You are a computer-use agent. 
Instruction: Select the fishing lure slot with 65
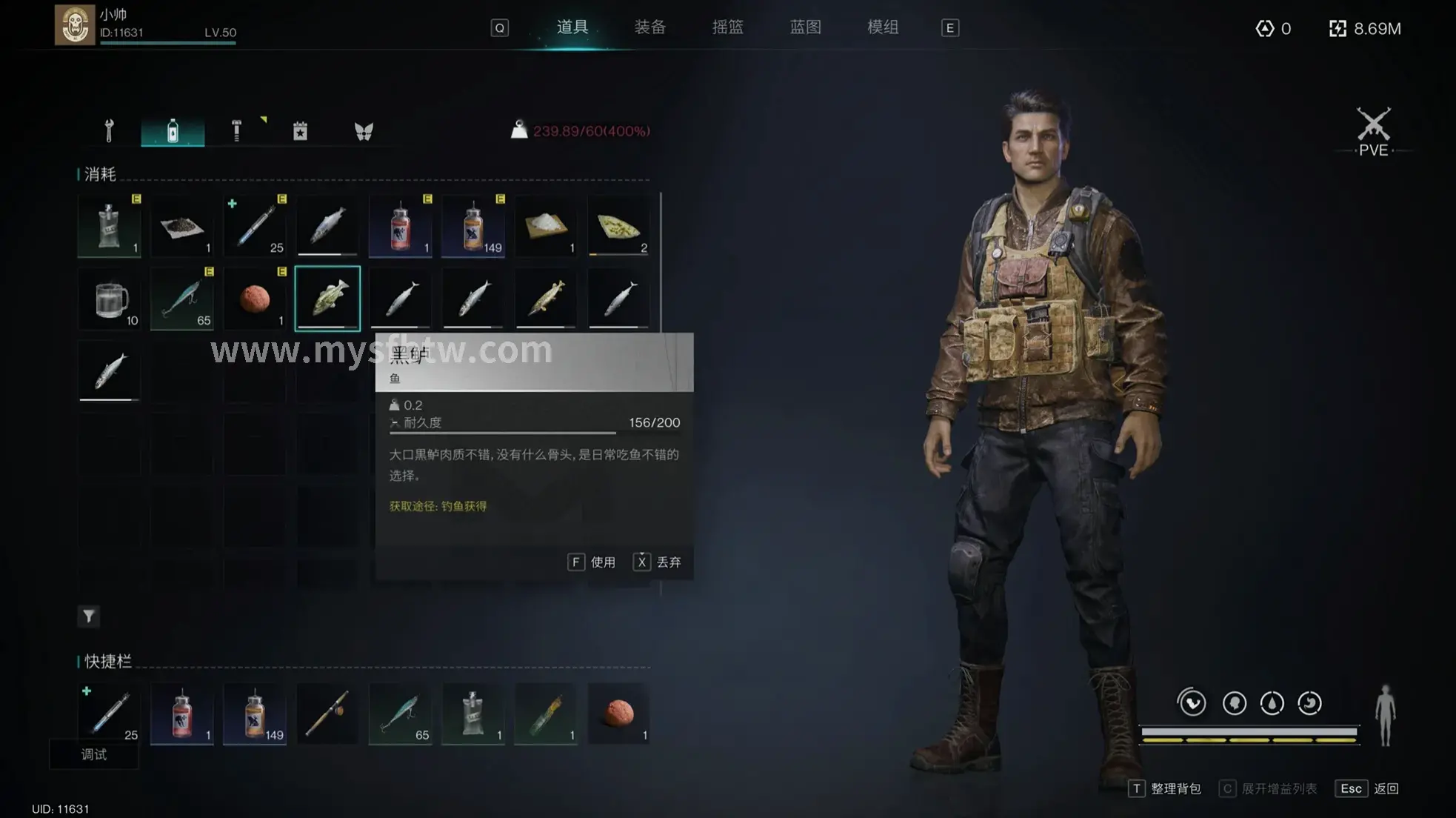pyautogui.click(x=182, y=299)
